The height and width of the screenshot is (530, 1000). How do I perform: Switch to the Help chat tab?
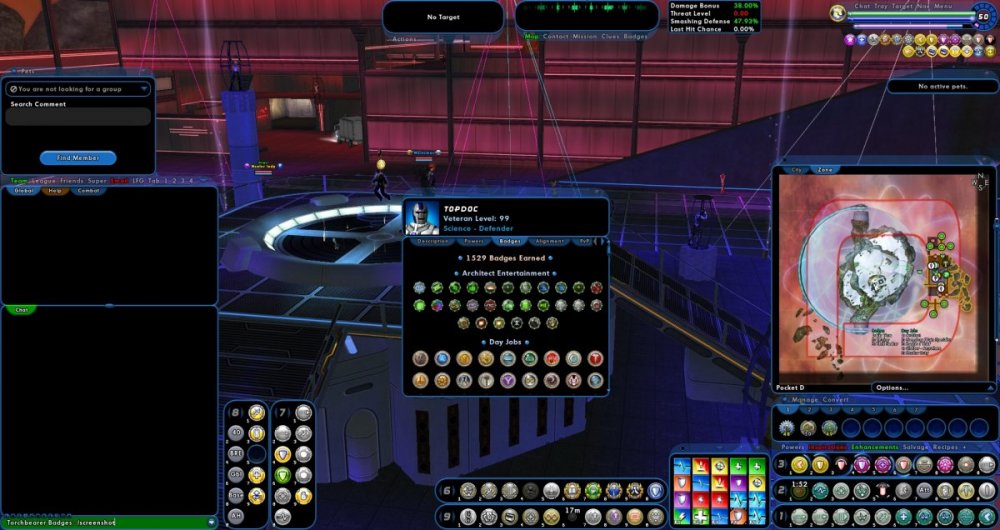tap(55, 190)
